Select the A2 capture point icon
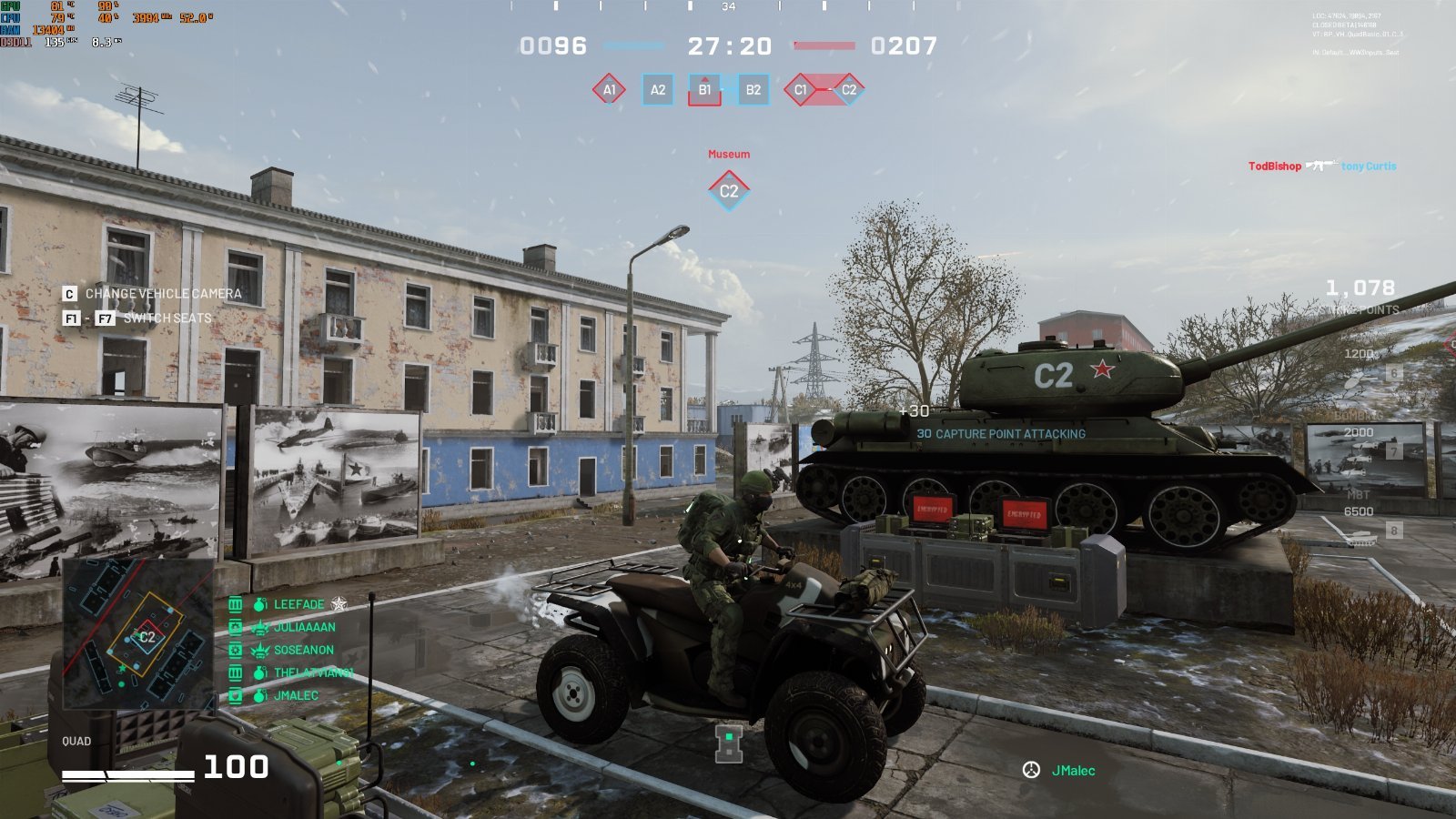 [657, 90]
